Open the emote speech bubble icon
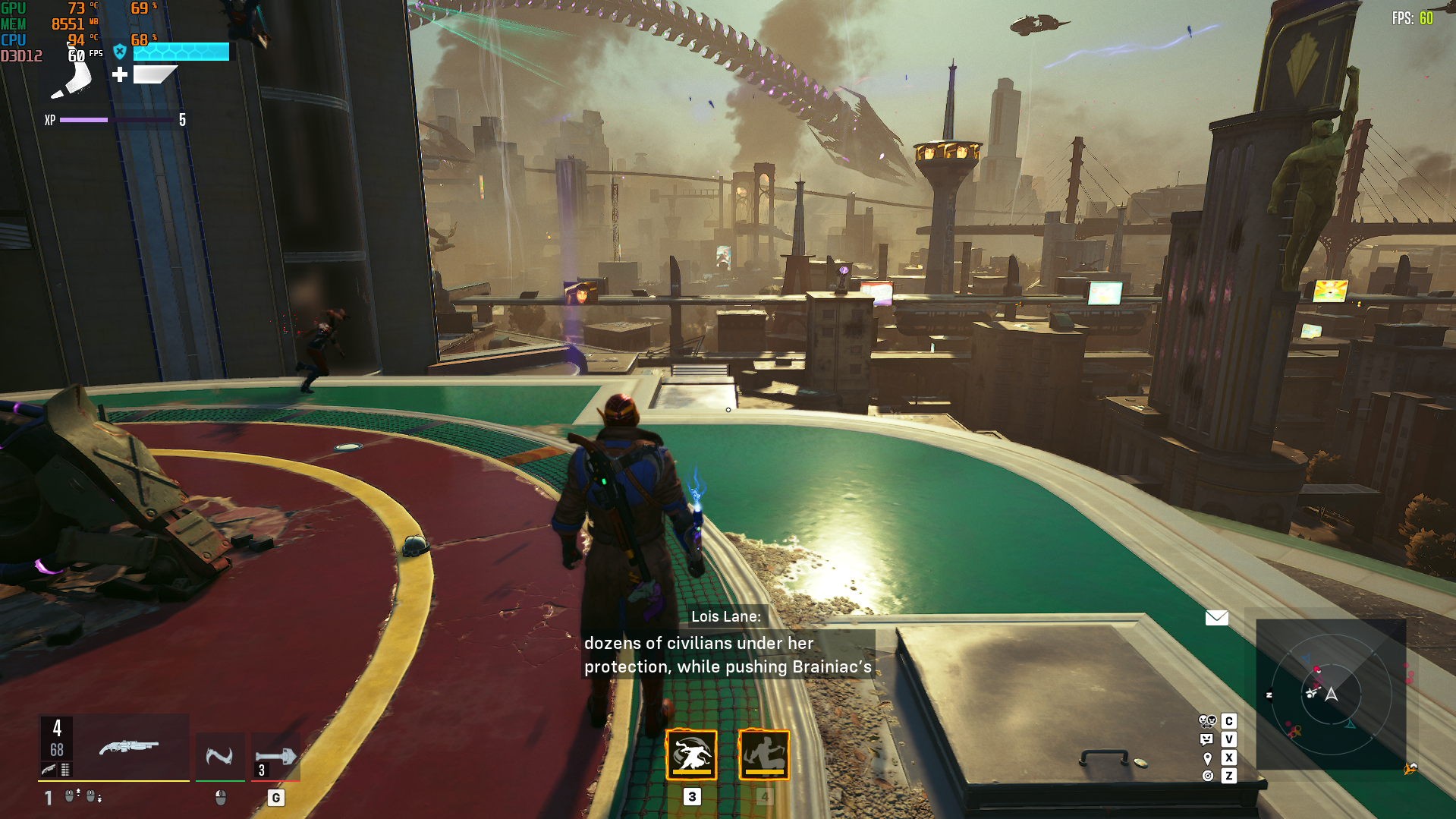The image size is (1456, 819). pyautogui.click(x=1207, y=739)
